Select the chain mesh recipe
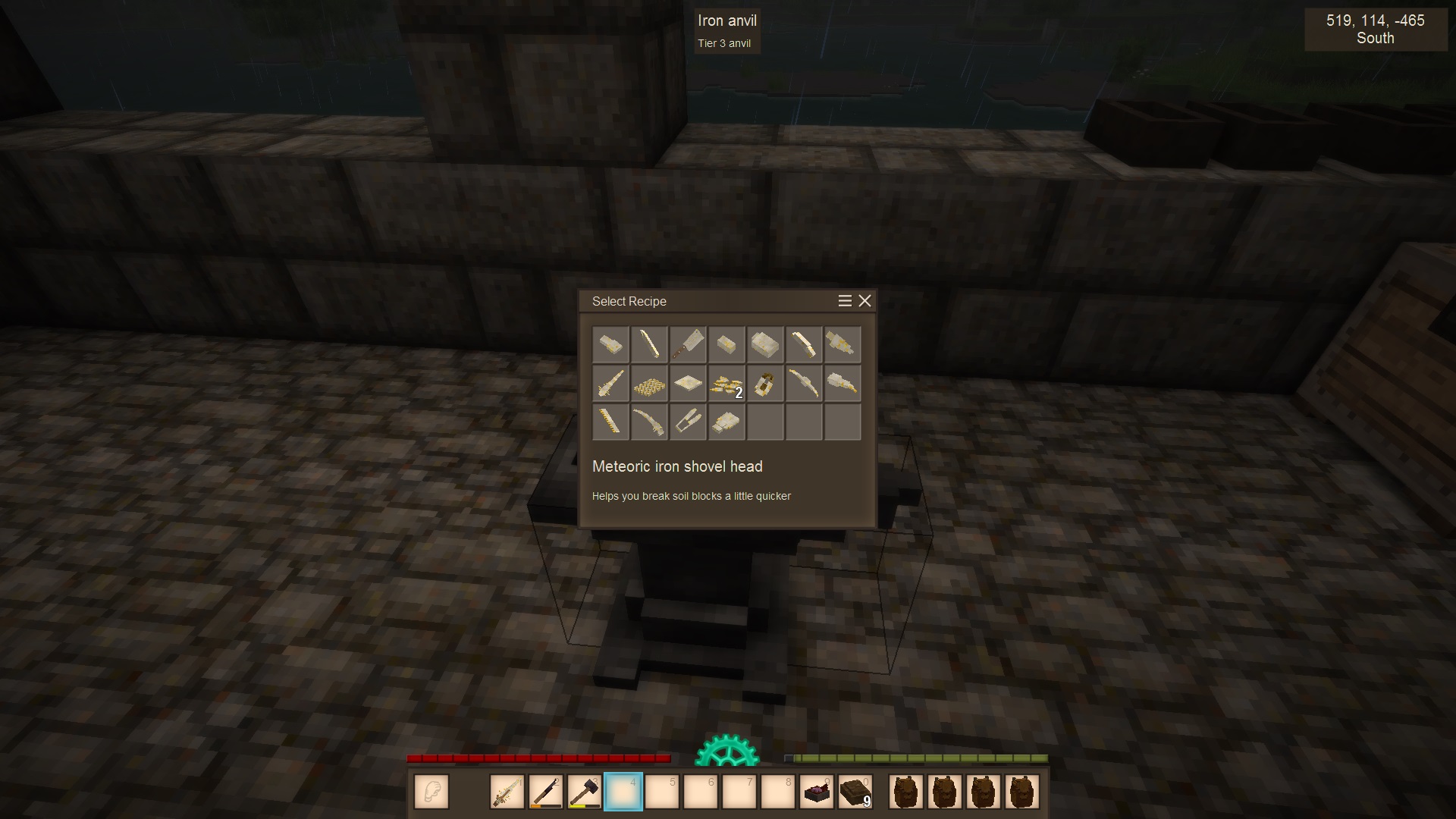 [x=649, y=384]
